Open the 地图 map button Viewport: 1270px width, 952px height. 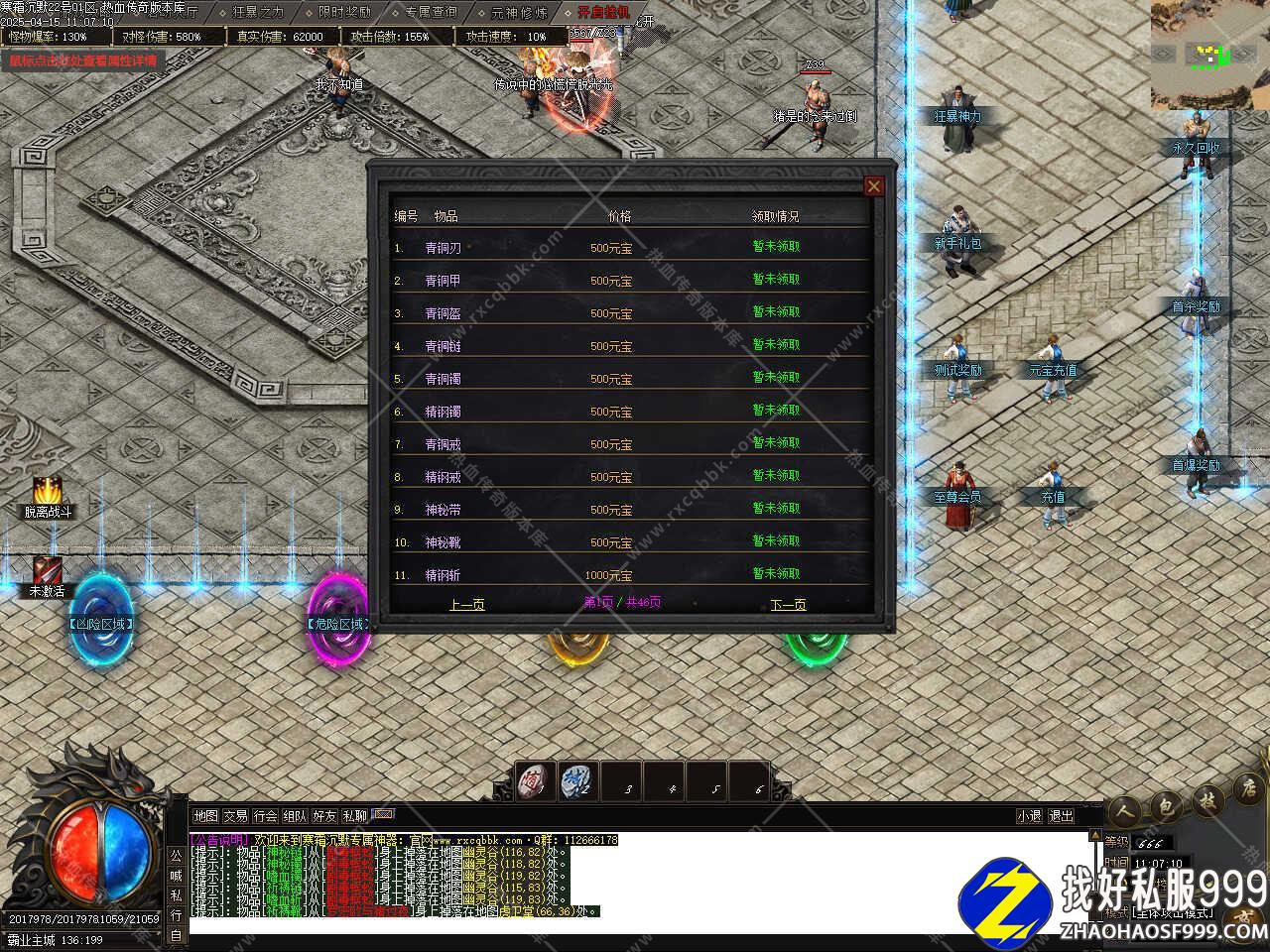coord(205,816)
